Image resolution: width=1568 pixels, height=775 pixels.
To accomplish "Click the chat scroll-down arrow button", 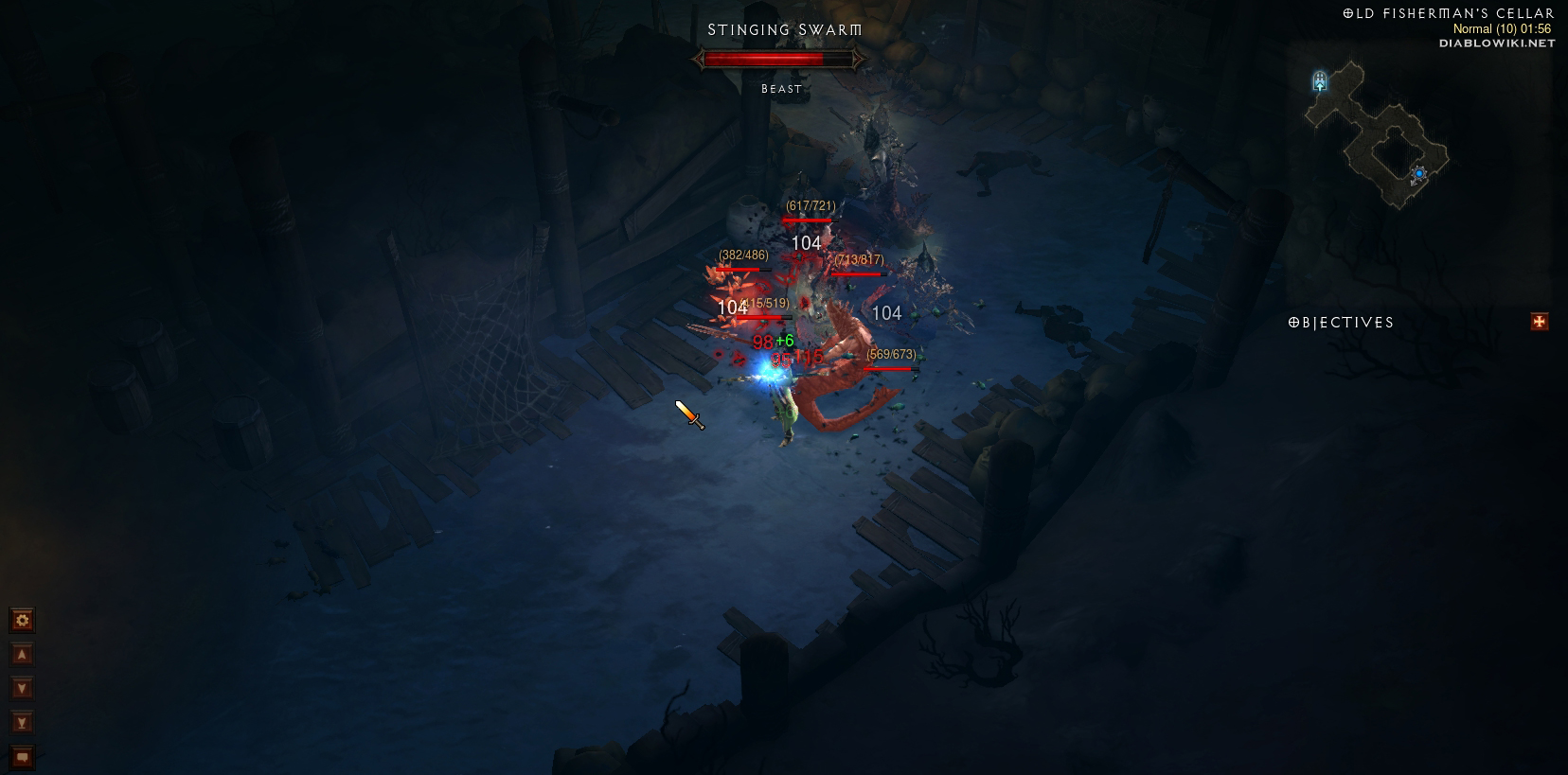I will [22, 689].
